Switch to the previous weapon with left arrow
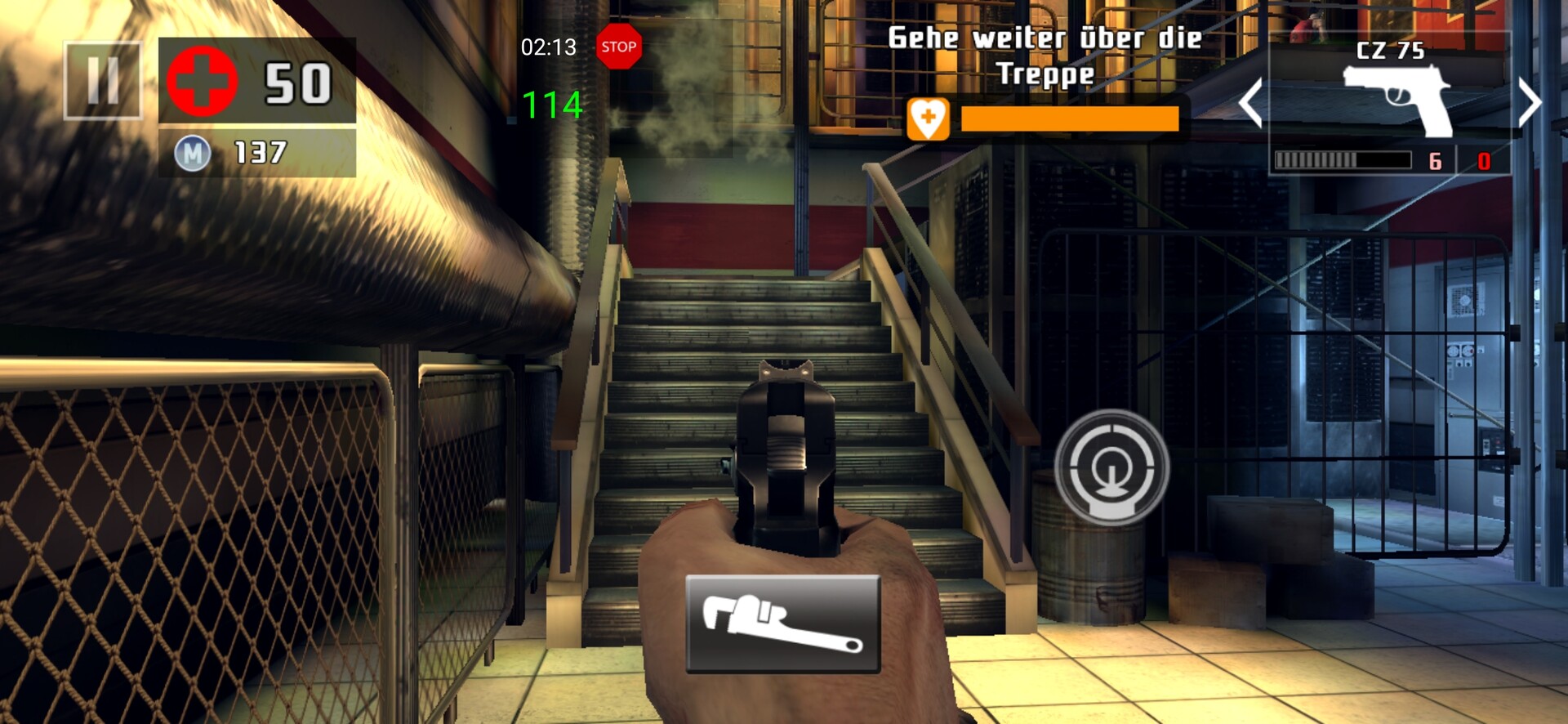 coord(1249,102)
